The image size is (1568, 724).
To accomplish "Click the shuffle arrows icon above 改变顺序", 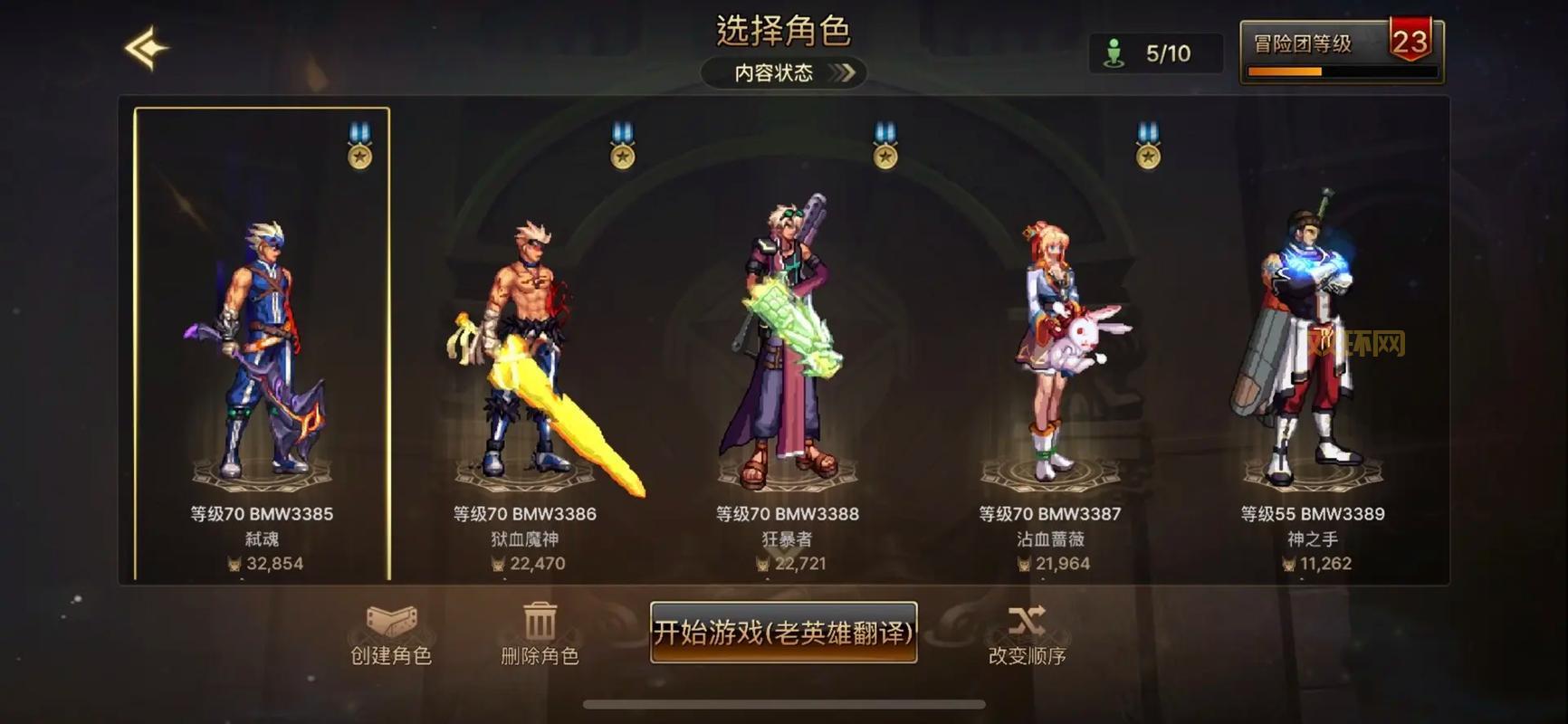I will 1027,621.
